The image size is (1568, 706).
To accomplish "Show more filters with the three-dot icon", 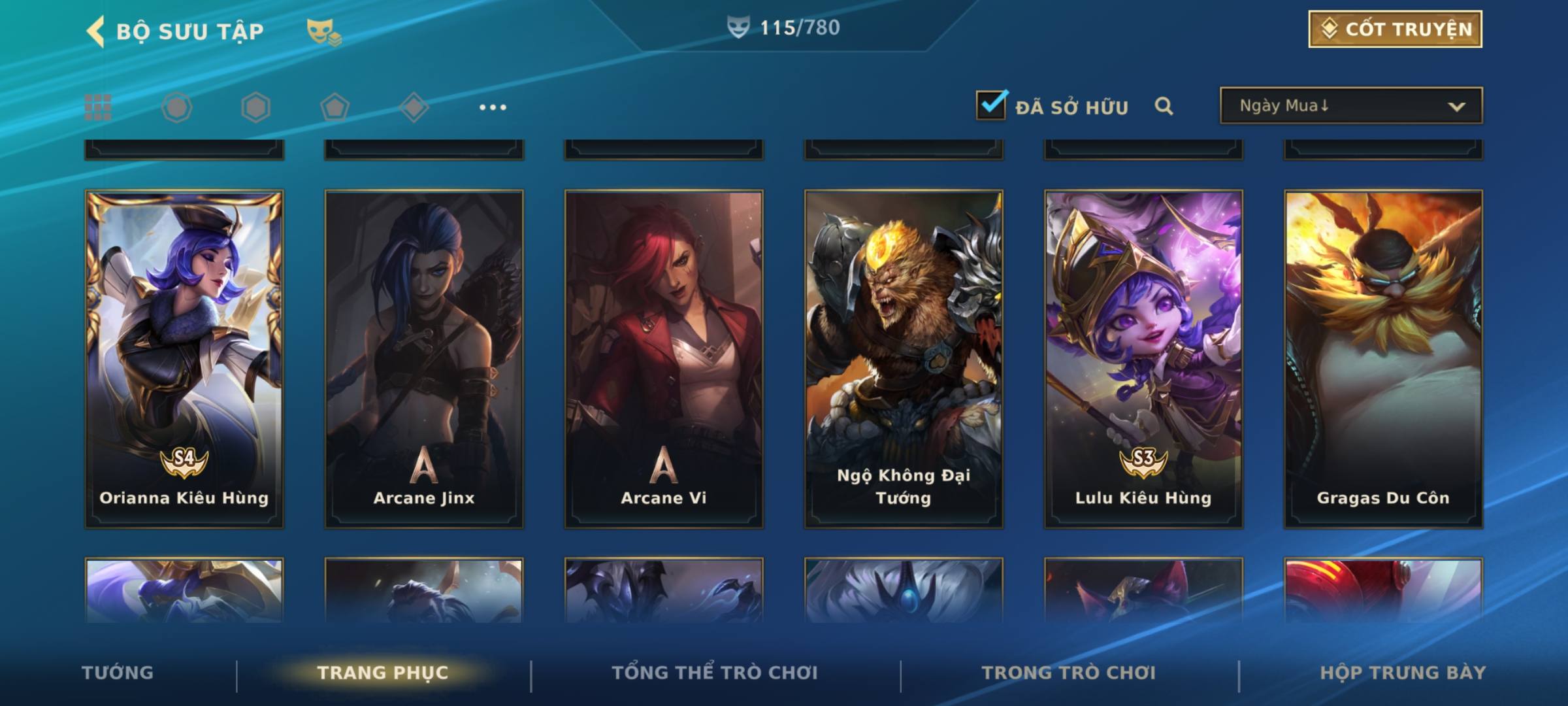I will pyautogui.click(x=493, y=107).
